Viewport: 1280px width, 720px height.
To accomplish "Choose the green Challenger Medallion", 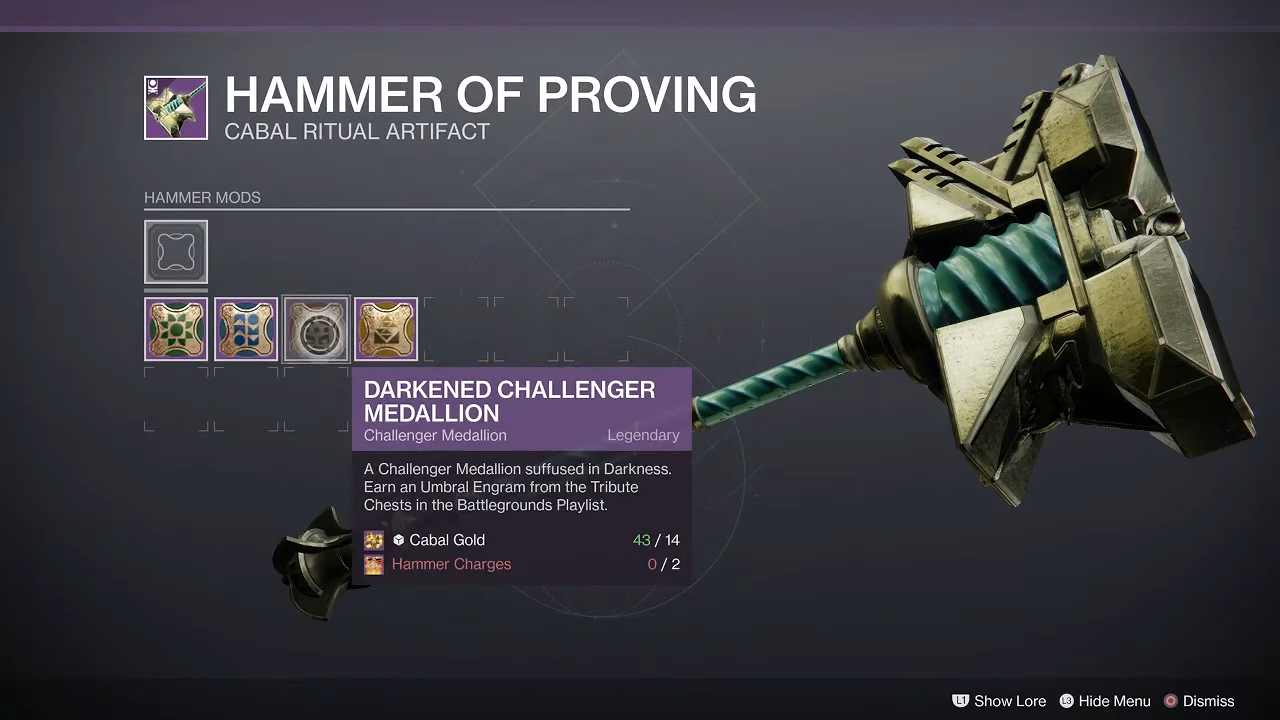I will coord(176,329).
